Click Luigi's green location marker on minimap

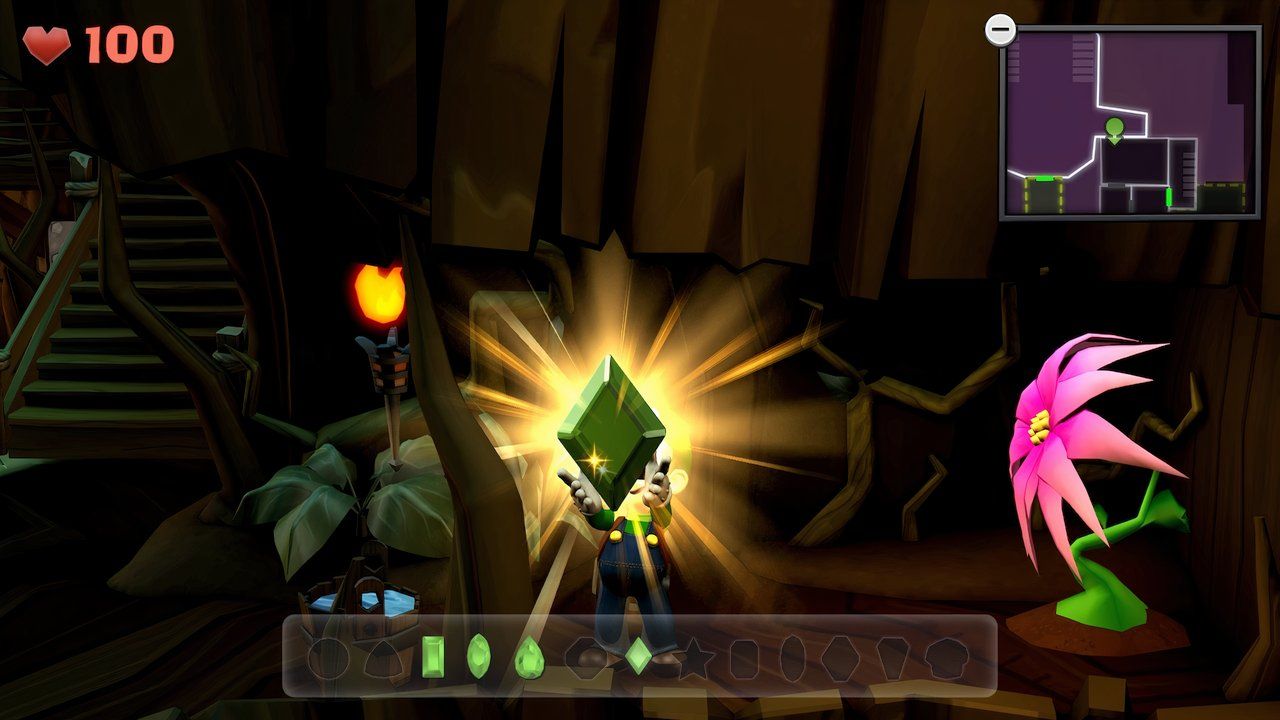pyautogui.click(x=1114, y=128)
